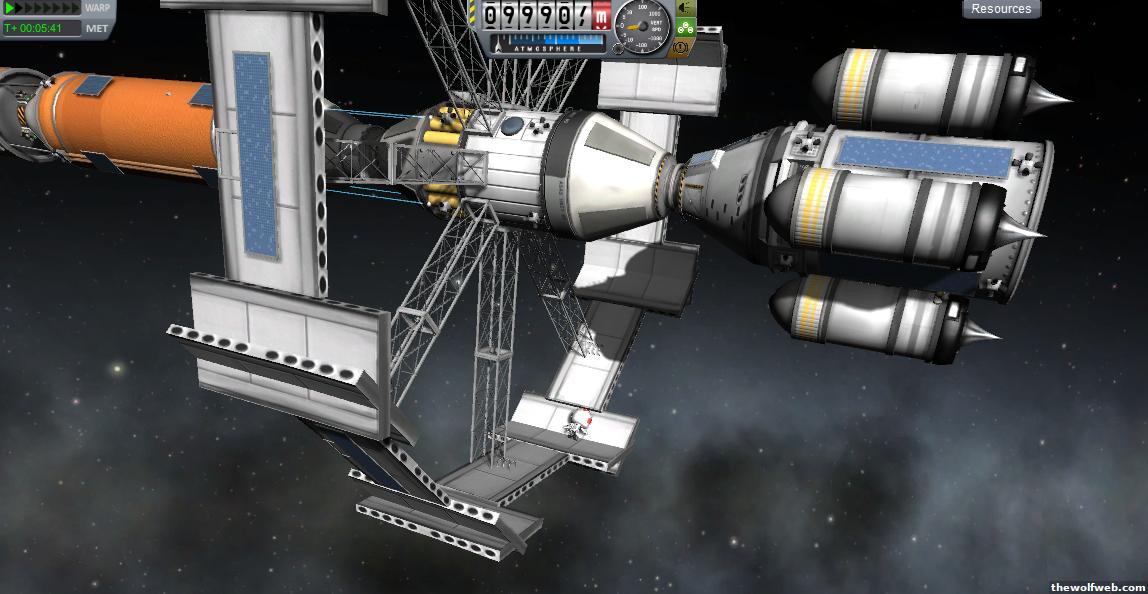Screen dimensions: 1148x594
Task: Open the Resources panel
Action: pyautogui.click(x=1001, y=9)
